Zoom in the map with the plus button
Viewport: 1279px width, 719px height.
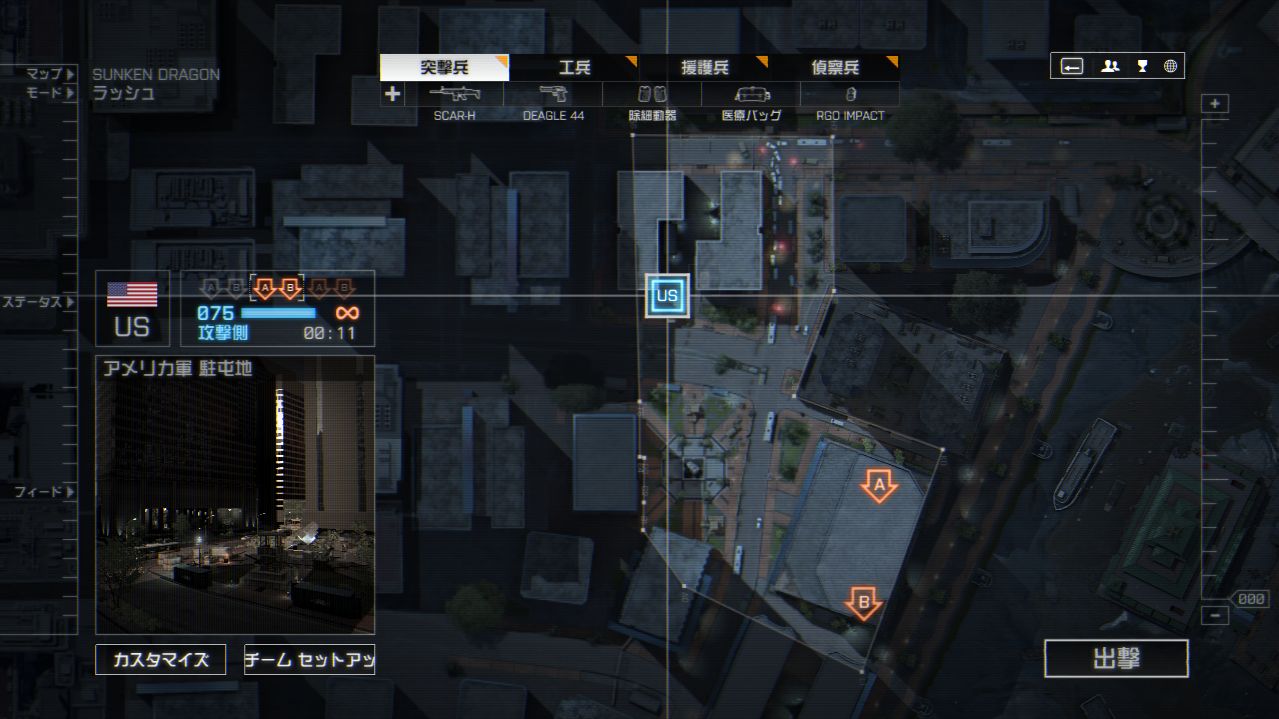(x=1215, y=104)
